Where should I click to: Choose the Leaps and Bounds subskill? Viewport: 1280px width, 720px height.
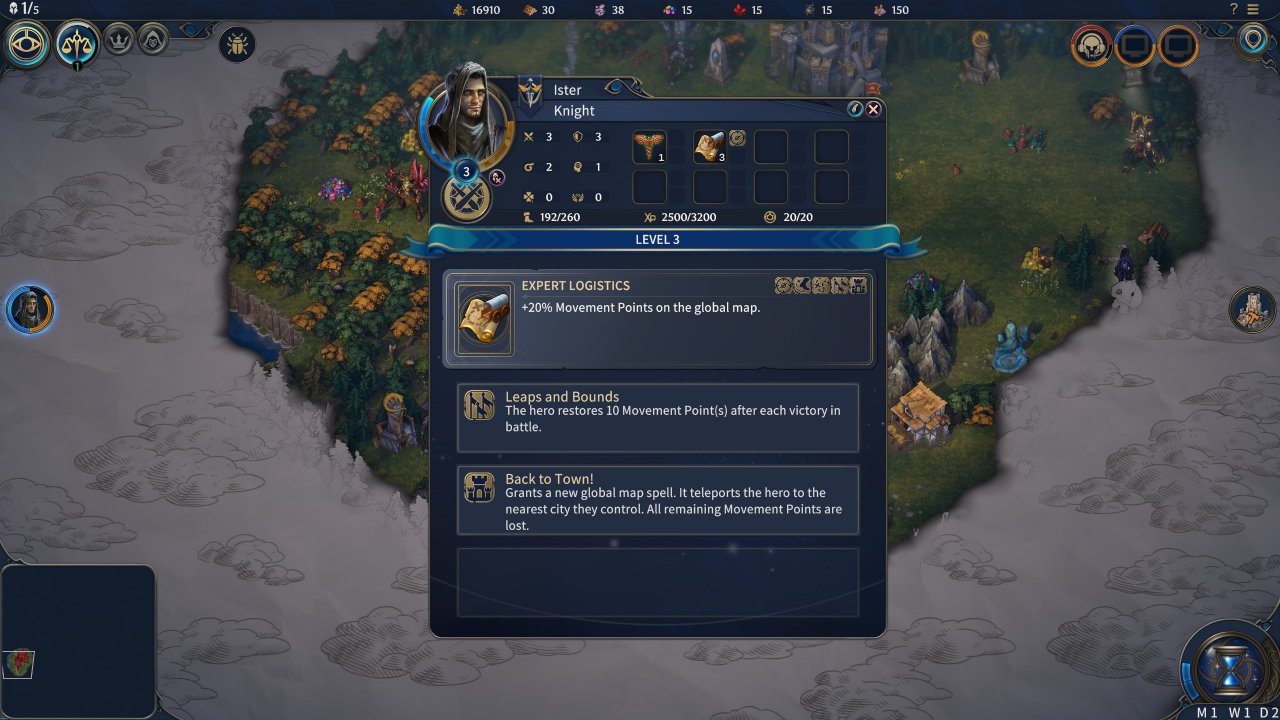pyautogui.click(x=658, y=418)
